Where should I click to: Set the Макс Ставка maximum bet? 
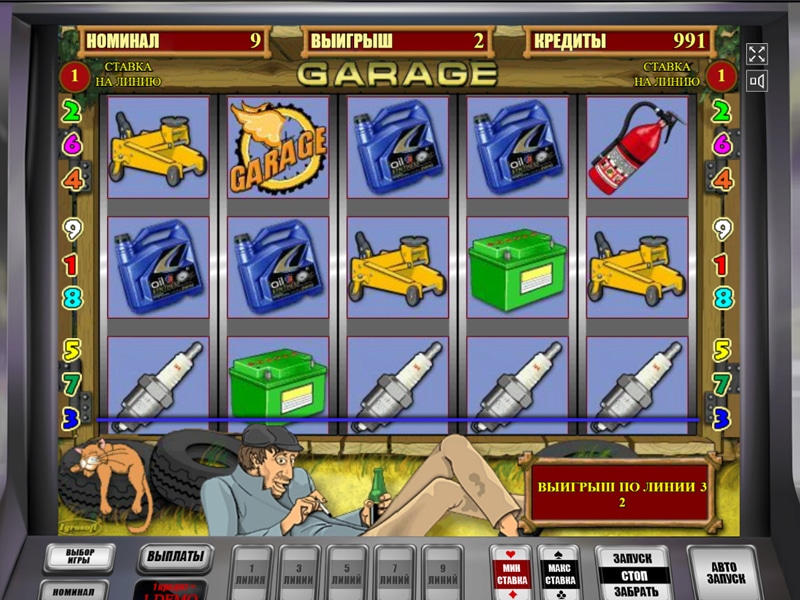[x=559, y=572]
